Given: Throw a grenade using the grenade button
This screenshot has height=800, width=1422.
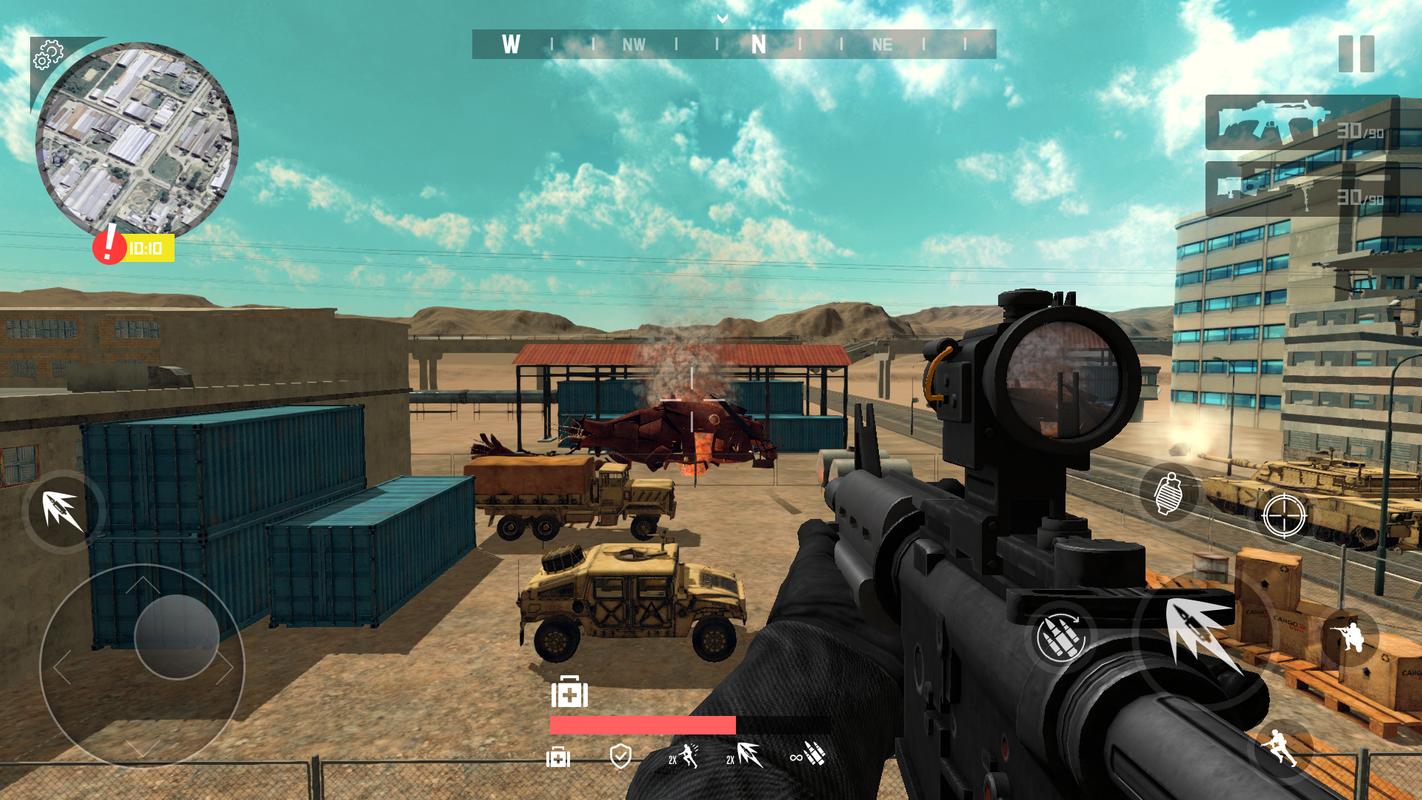Looking at the screenshot, I should (x=1169, y=493).
